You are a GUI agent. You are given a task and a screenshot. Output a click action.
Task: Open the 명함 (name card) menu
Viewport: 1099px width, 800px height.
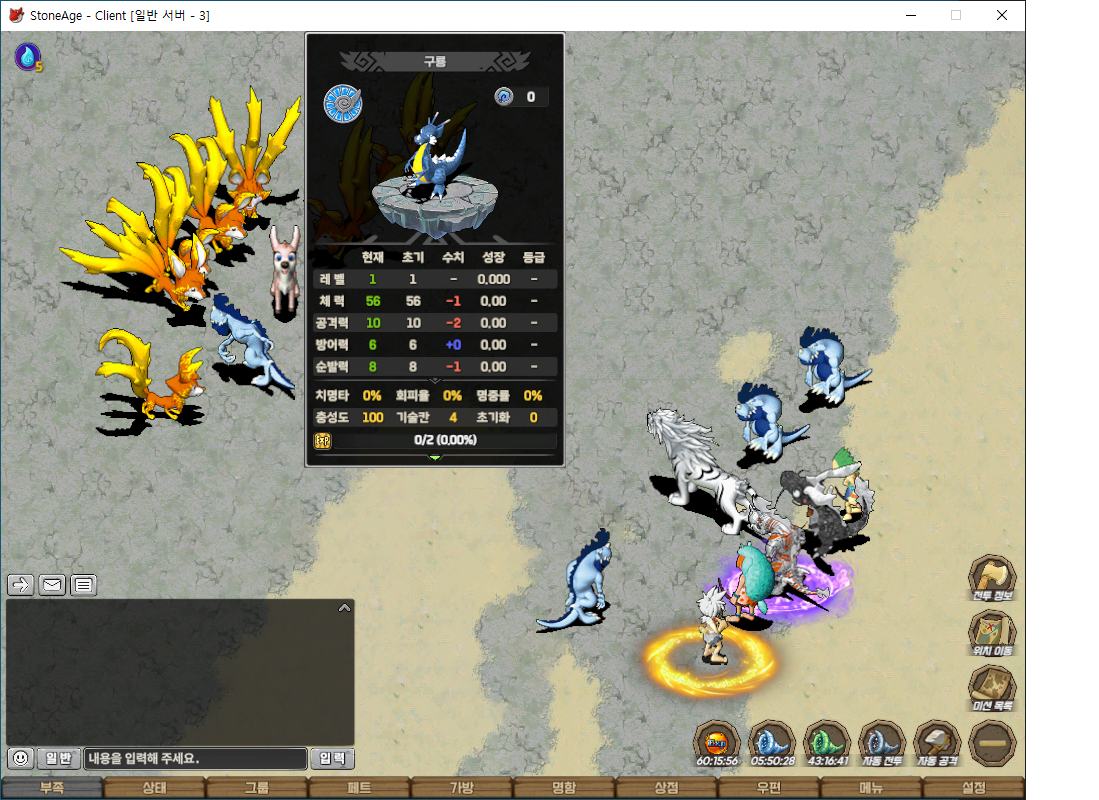564,788
